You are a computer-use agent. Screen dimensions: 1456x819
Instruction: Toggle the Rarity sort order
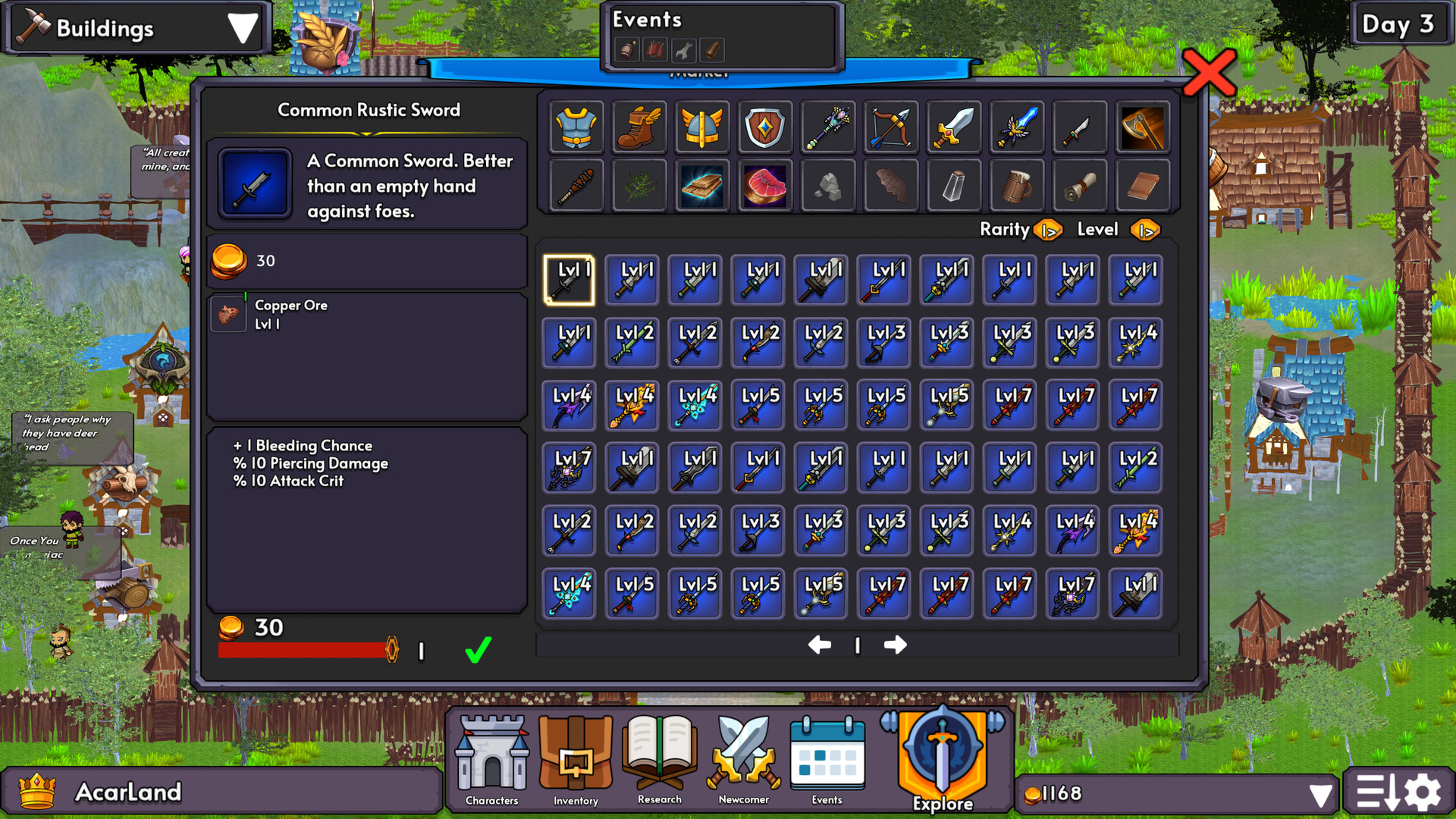(x=1050, y=230)
